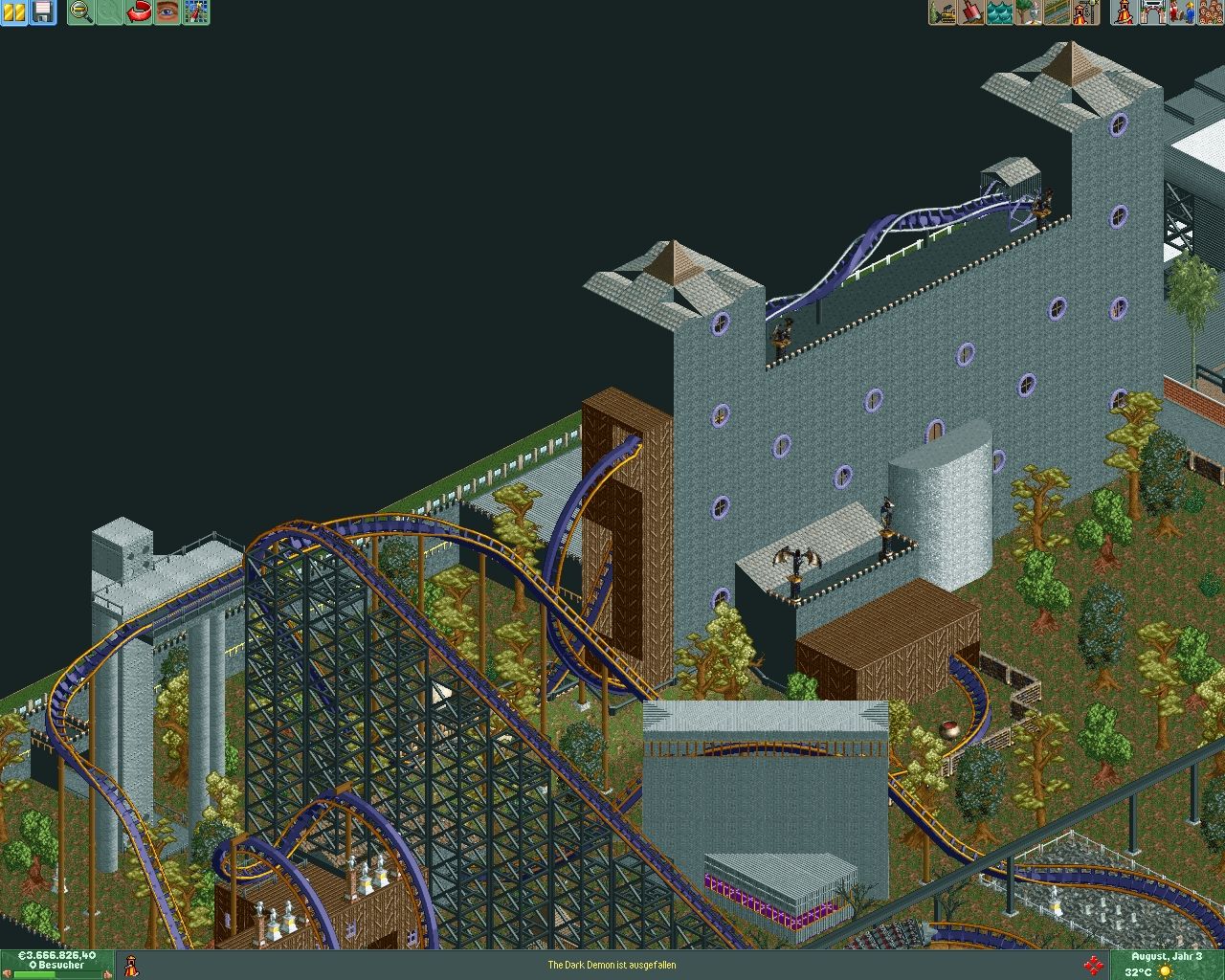1225x980 pixels.
Task: Choose the water adjustment tool
Action: (1000, 12)
